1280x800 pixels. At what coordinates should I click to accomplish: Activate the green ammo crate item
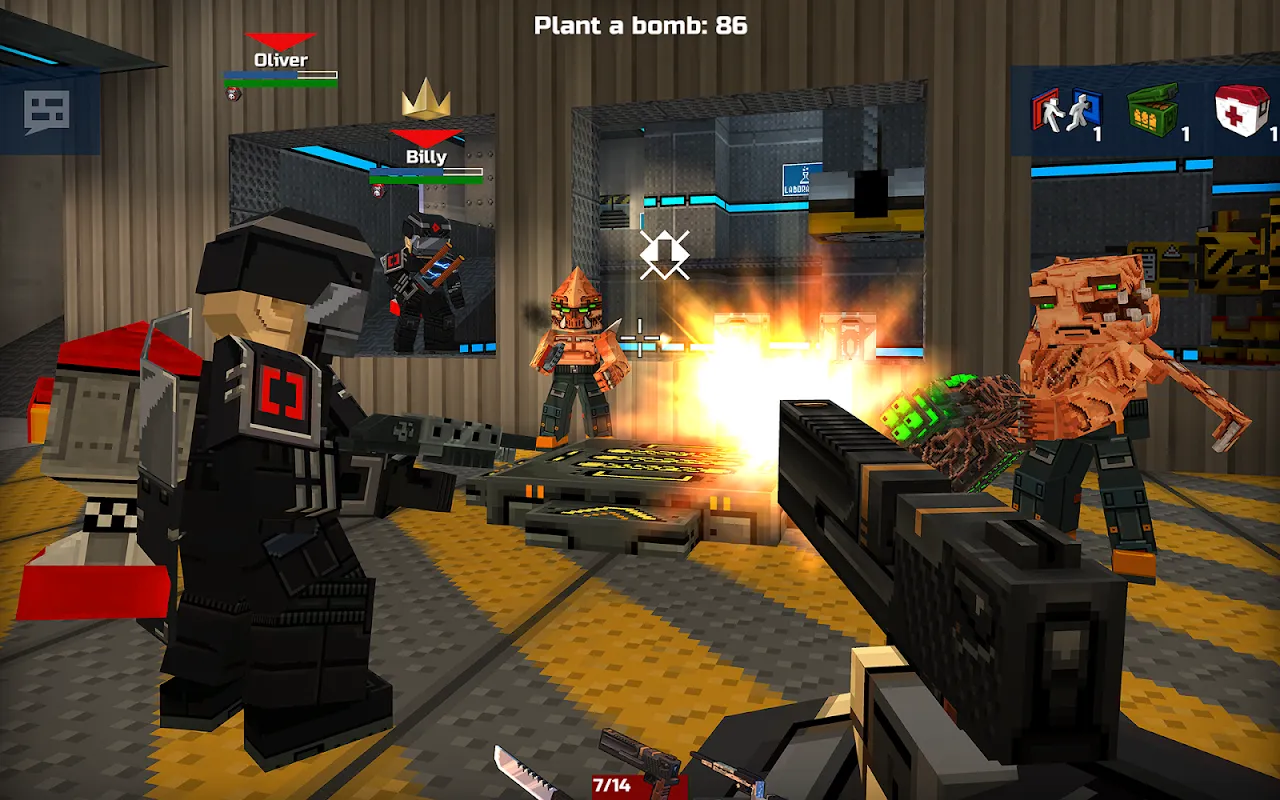1154,110
